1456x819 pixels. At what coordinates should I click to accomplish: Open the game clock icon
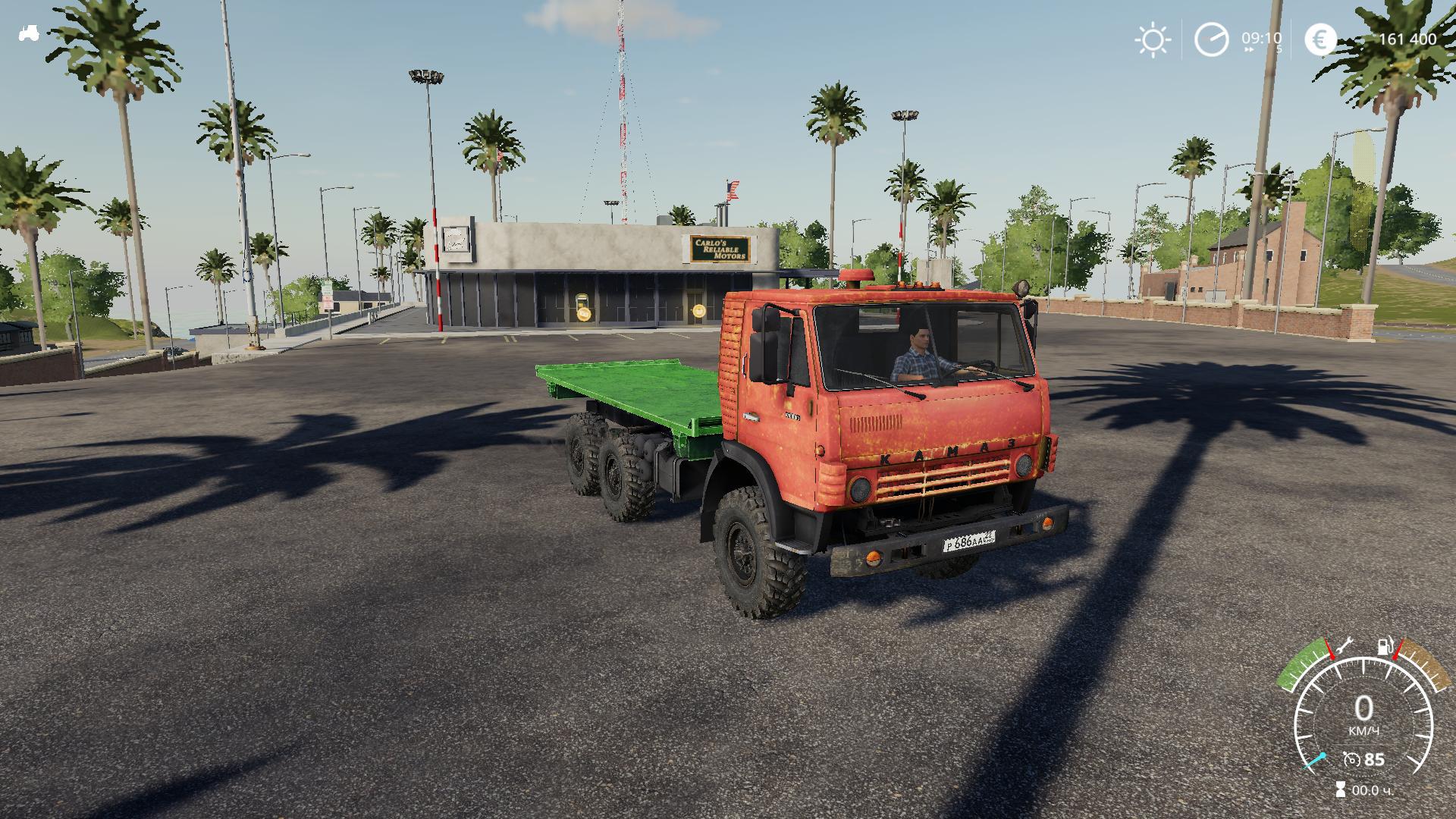click(x=1211, y=39)
